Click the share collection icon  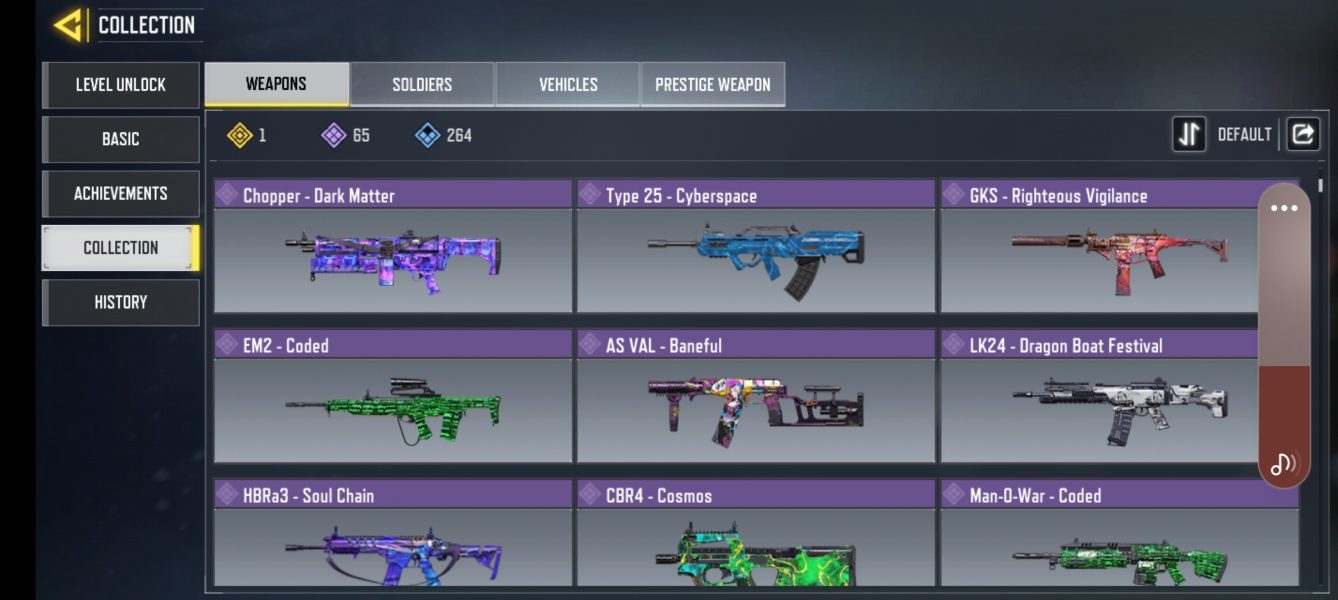[x=1302, y=134]
